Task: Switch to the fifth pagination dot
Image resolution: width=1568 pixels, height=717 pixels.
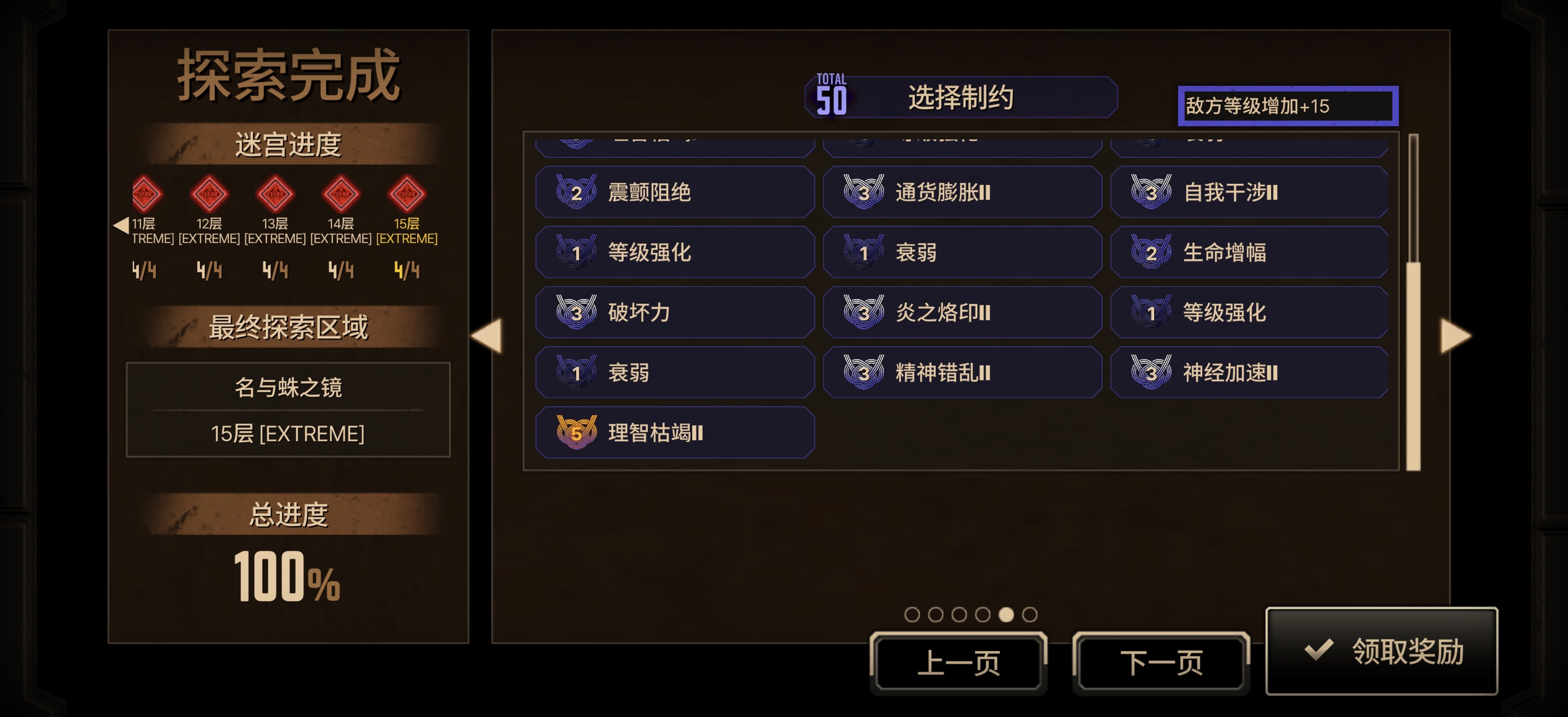Action: (x=1006, y=614)
